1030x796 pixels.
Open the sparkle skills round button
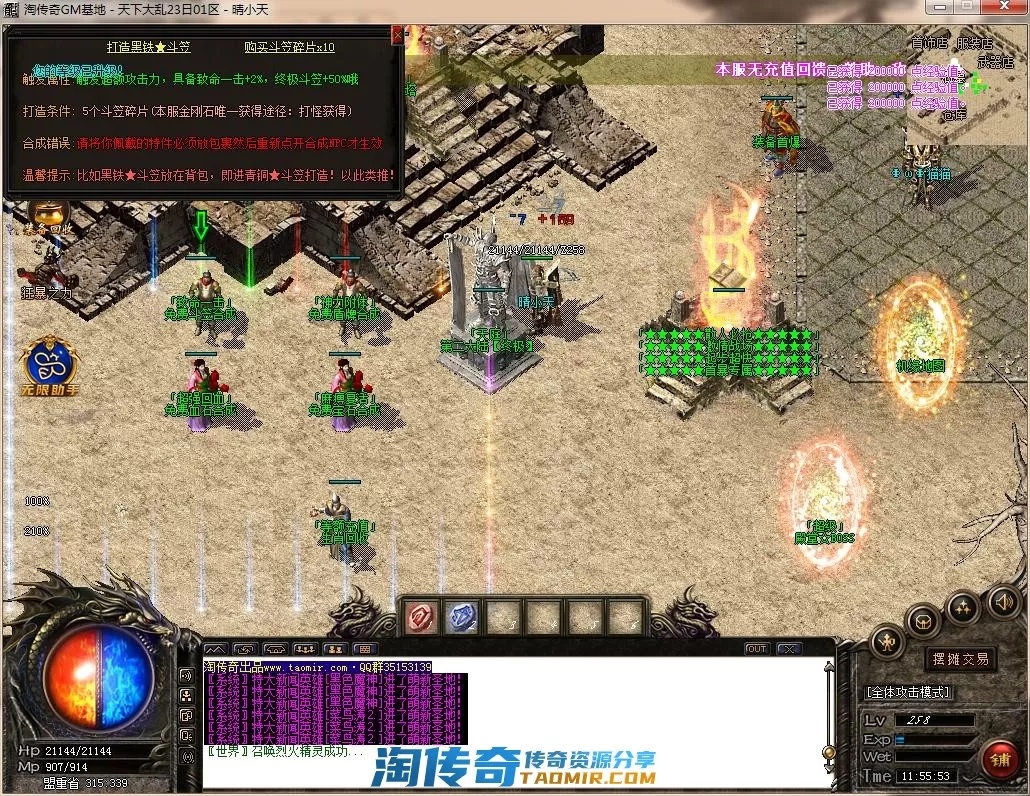pyautogui.click(x=962, y=607)
